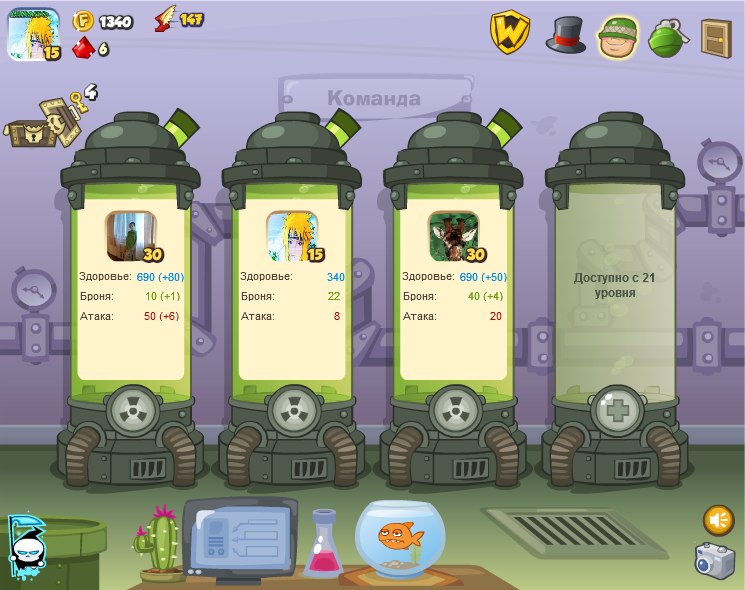
Task: Select the blonde level 15 team portrait
Action: click(292, 236)
